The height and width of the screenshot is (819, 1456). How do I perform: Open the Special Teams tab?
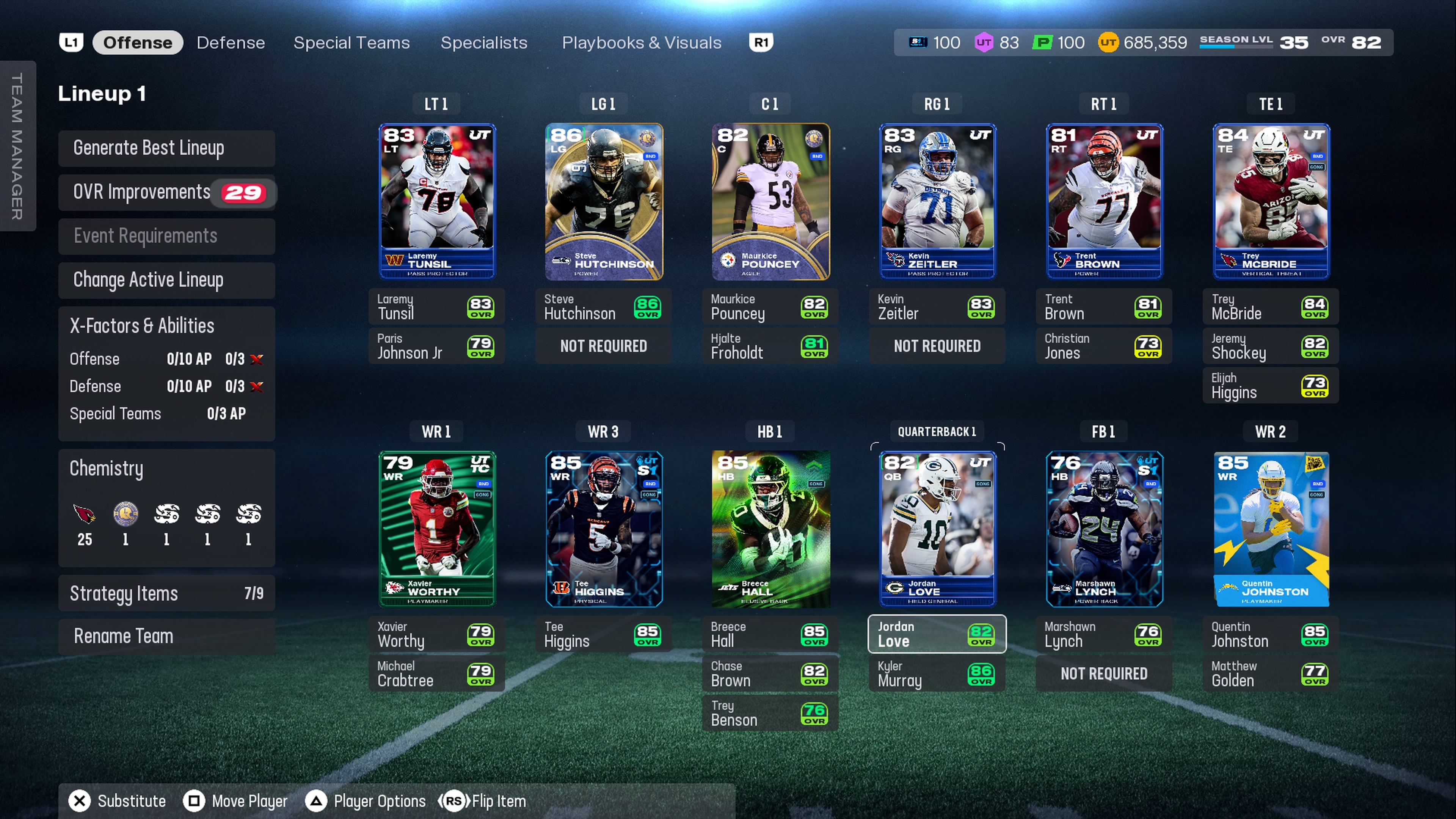click(351, 42)
